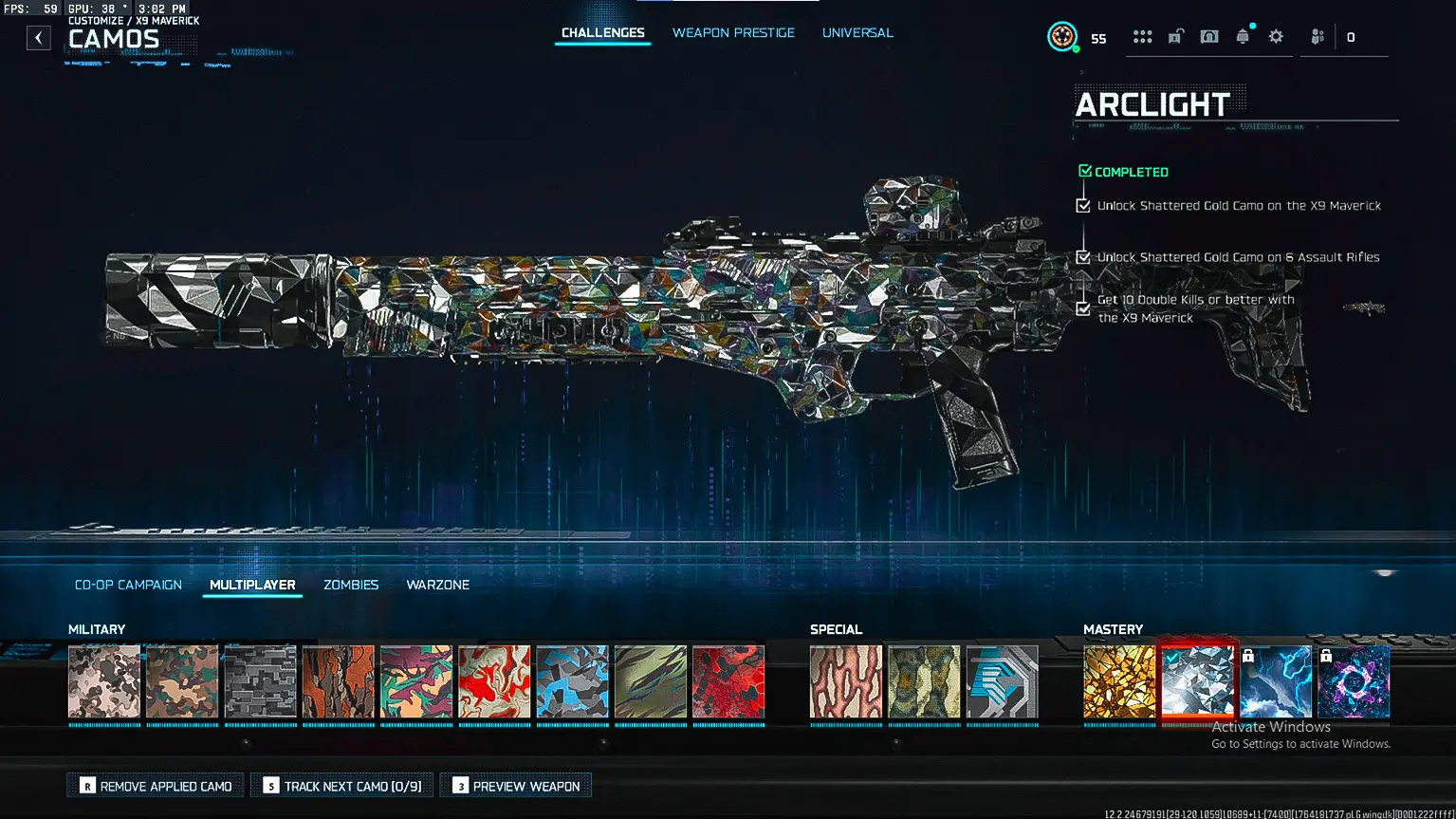Select the unlocked loot crate icon

(1176, 36)
